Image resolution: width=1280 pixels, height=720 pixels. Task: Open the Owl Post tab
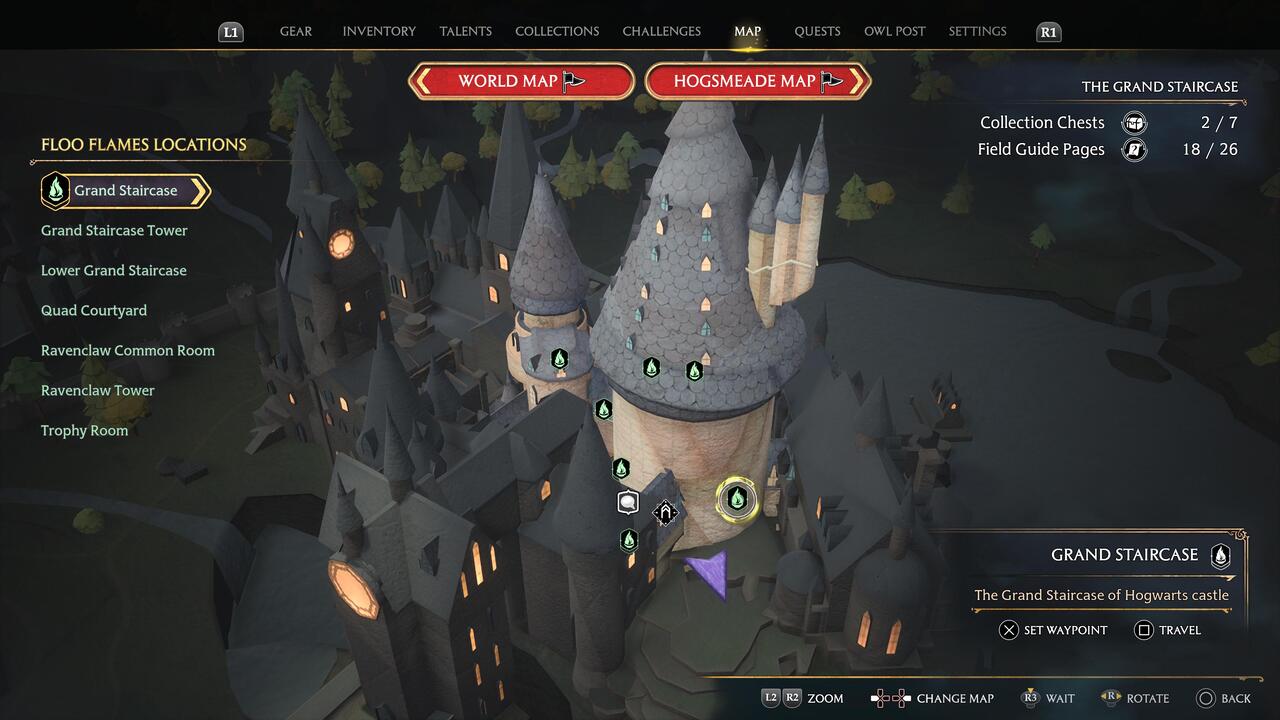coord(894,31)
